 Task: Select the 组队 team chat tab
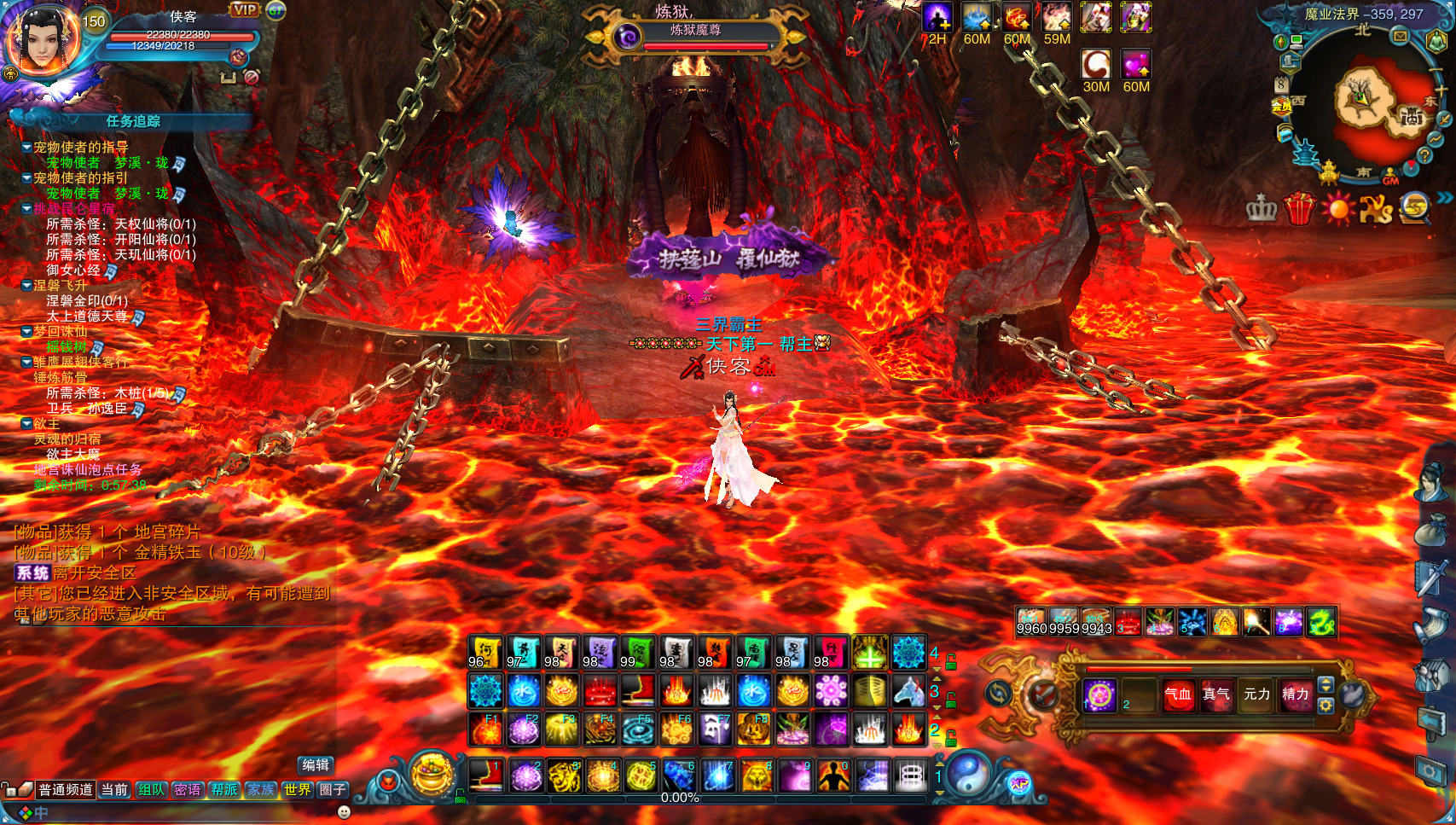(151, 790)
